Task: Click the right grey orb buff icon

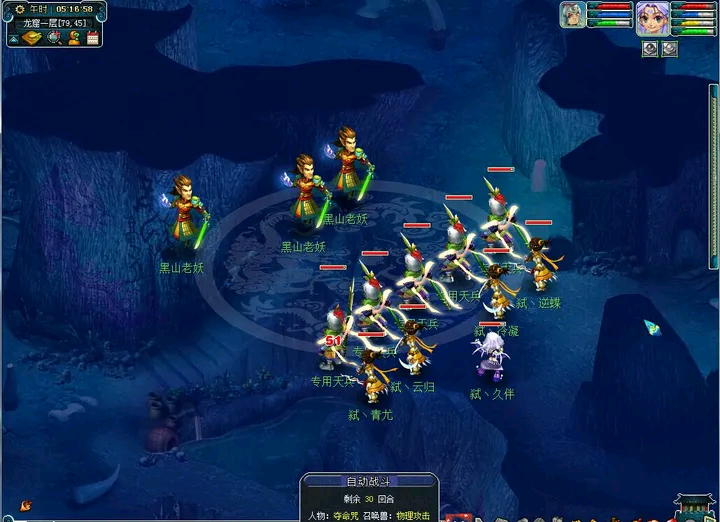Action: (x=670, y=48)
